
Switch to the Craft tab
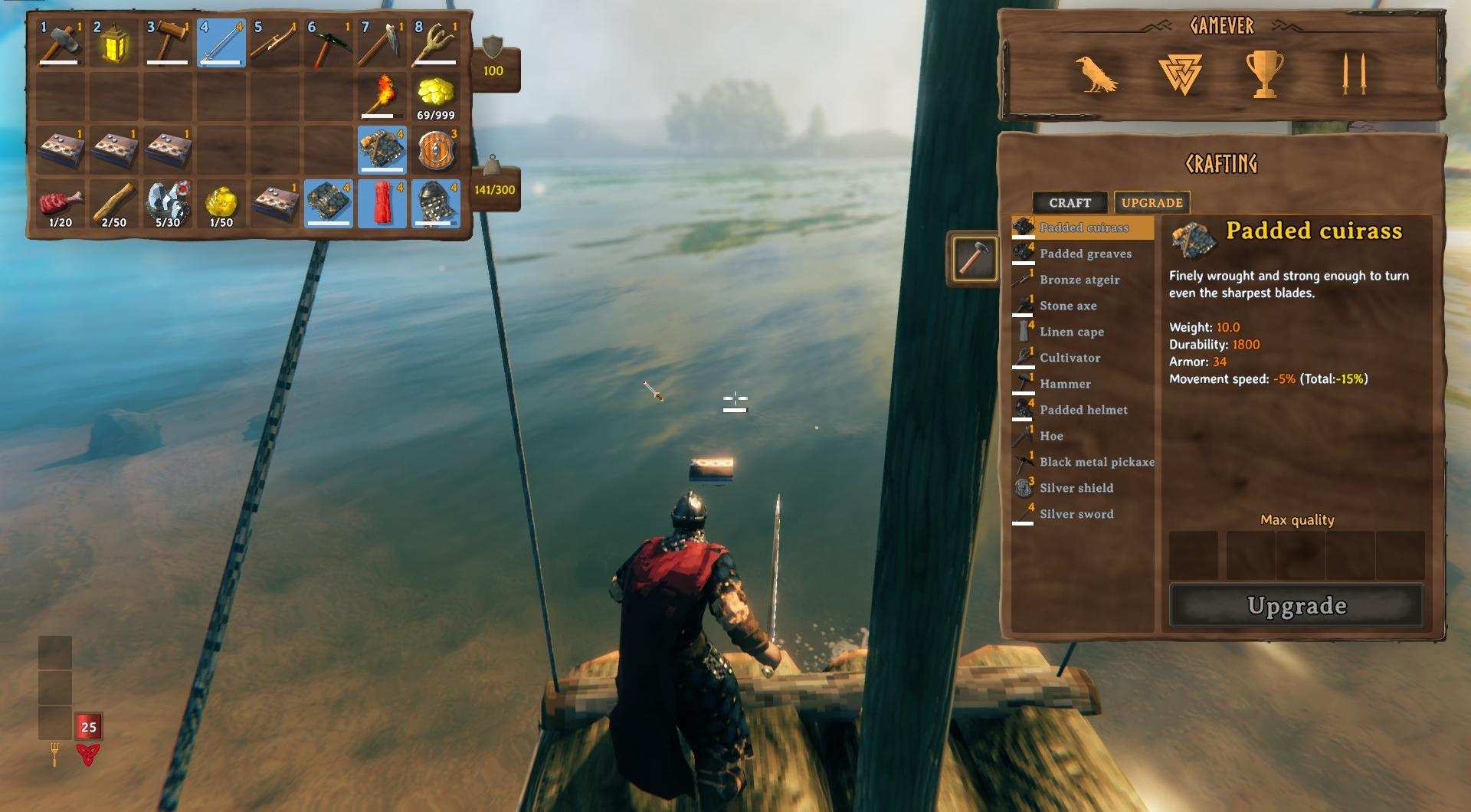point(1070,203)
